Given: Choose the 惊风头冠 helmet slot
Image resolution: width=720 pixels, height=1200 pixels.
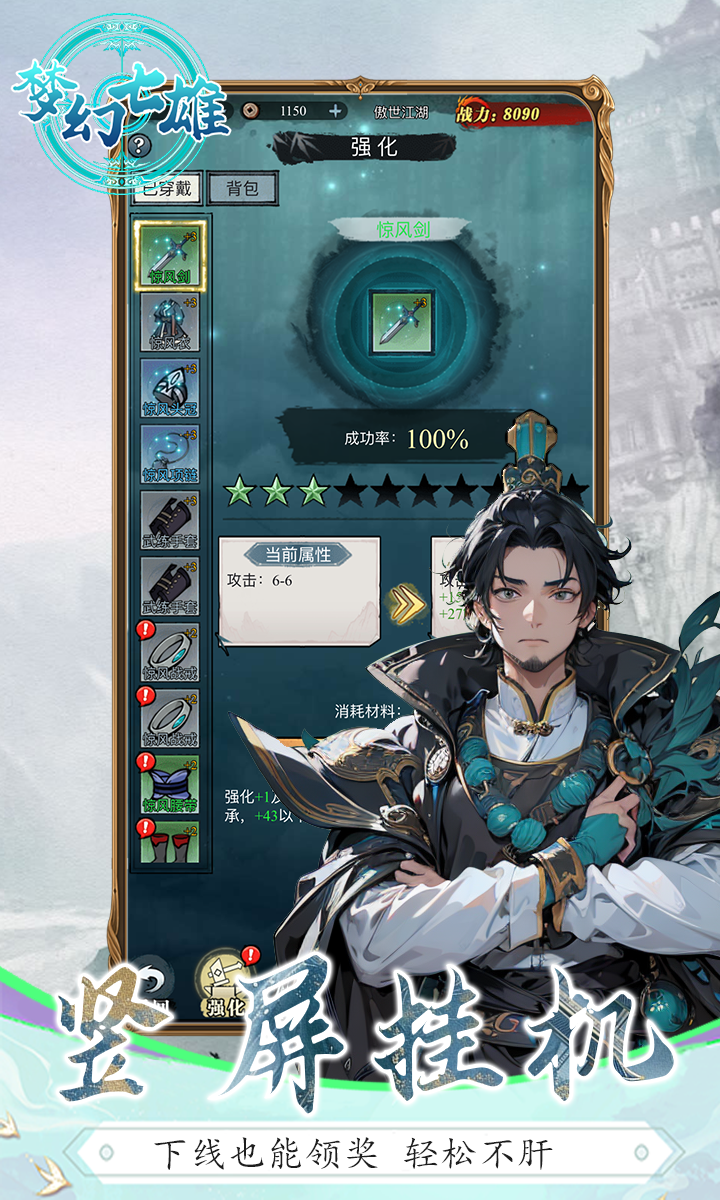Looking at the screenshot, I should pos(170,388).
